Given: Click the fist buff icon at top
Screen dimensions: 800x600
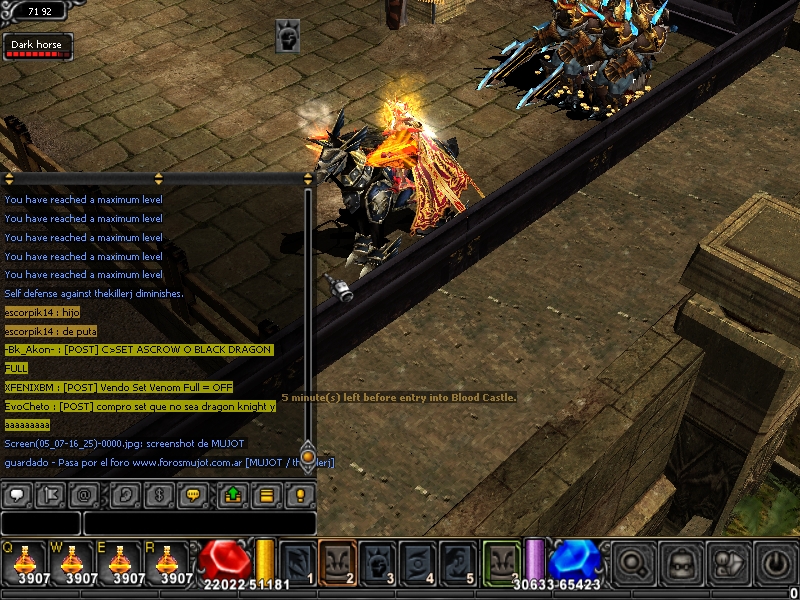Looking at the screenshot, I should 288,37.
